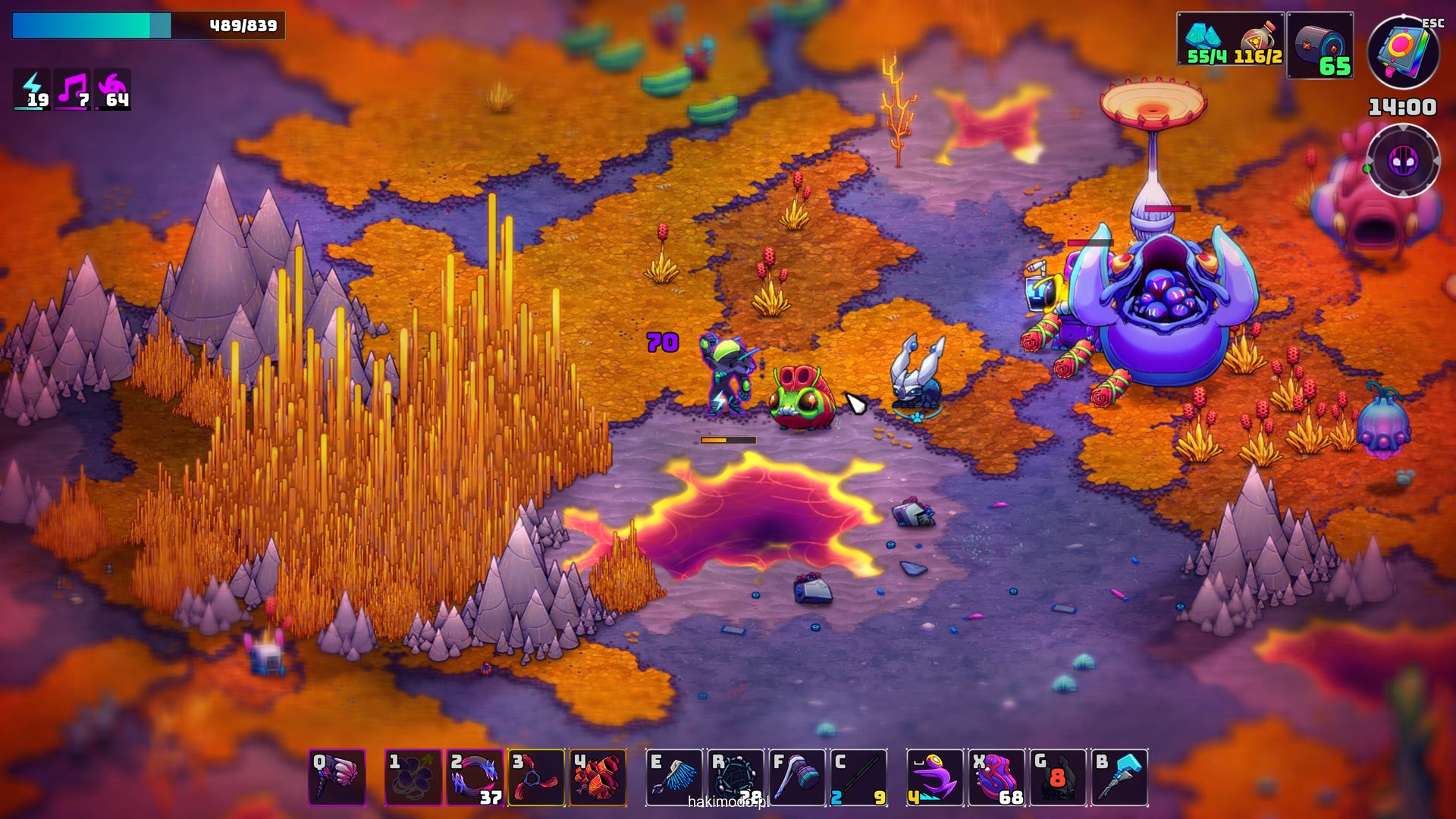Click the lightning bolt status icon
The width and height of the screenshot is (1456, 819).
[x=33, y=89]
